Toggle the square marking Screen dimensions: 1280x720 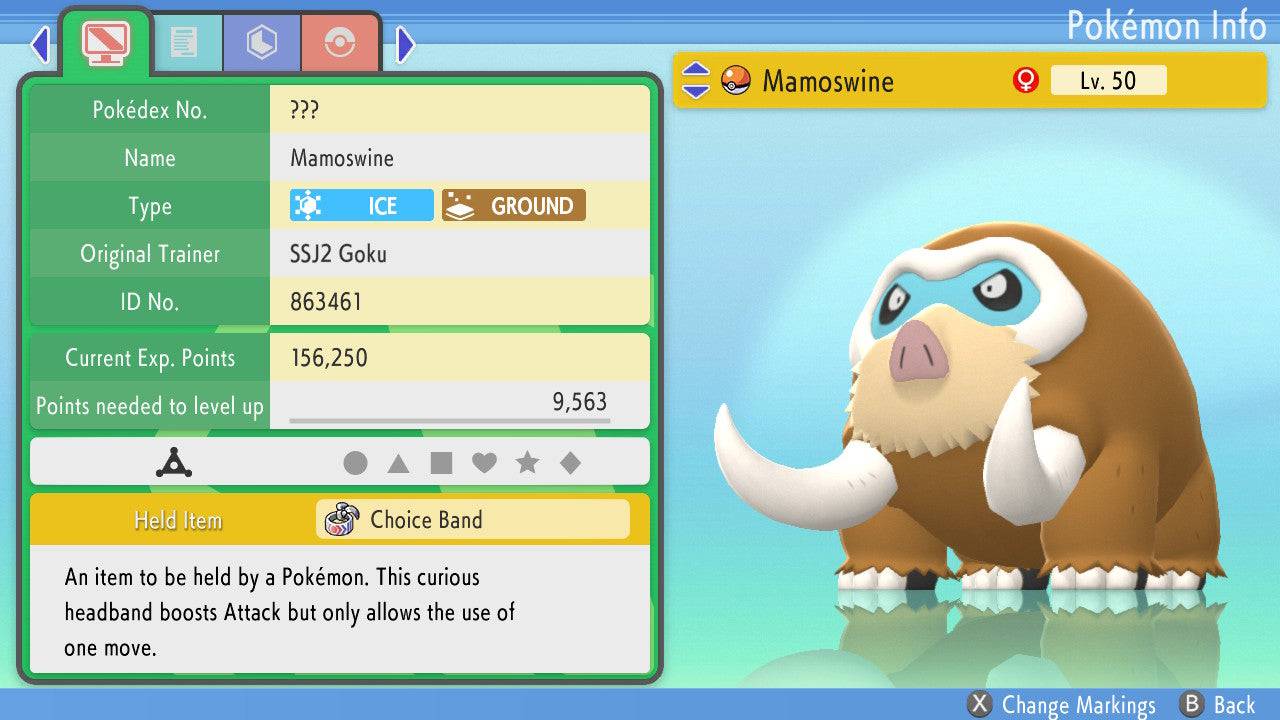click(441, 463)
